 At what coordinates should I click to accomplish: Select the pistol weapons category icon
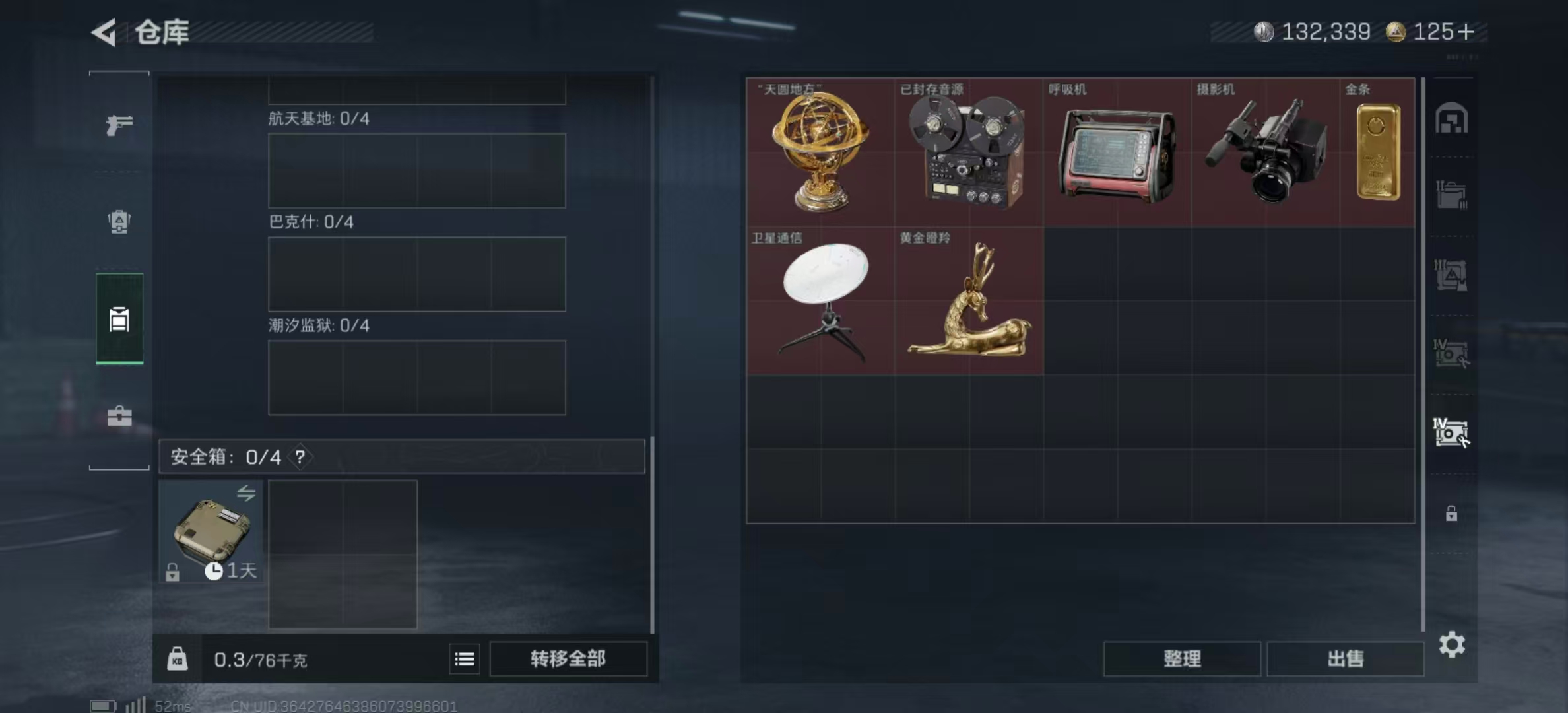coord(119,124)
